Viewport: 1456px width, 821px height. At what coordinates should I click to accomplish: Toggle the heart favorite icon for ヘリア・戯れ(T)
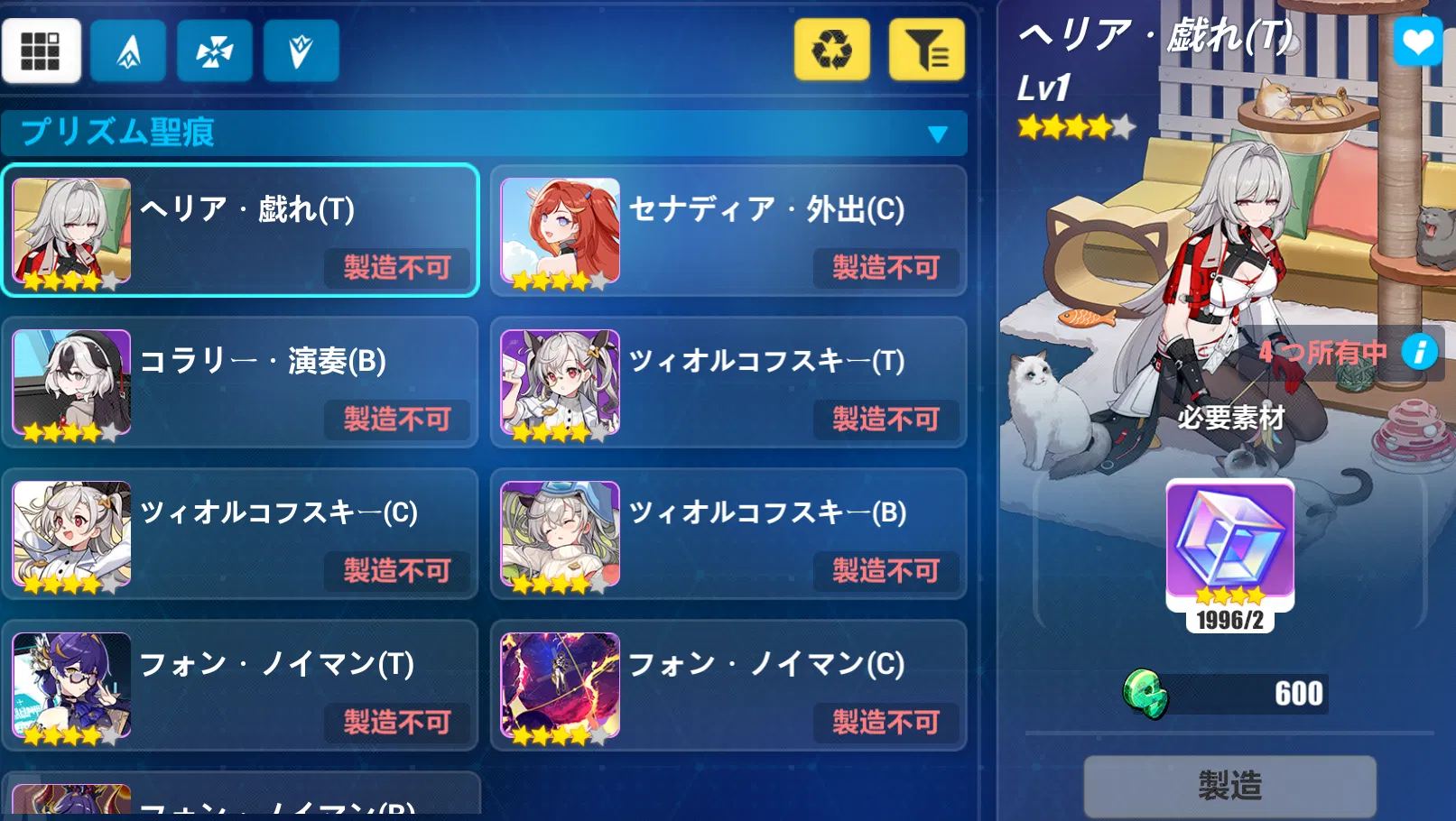tap(1417, 42)
